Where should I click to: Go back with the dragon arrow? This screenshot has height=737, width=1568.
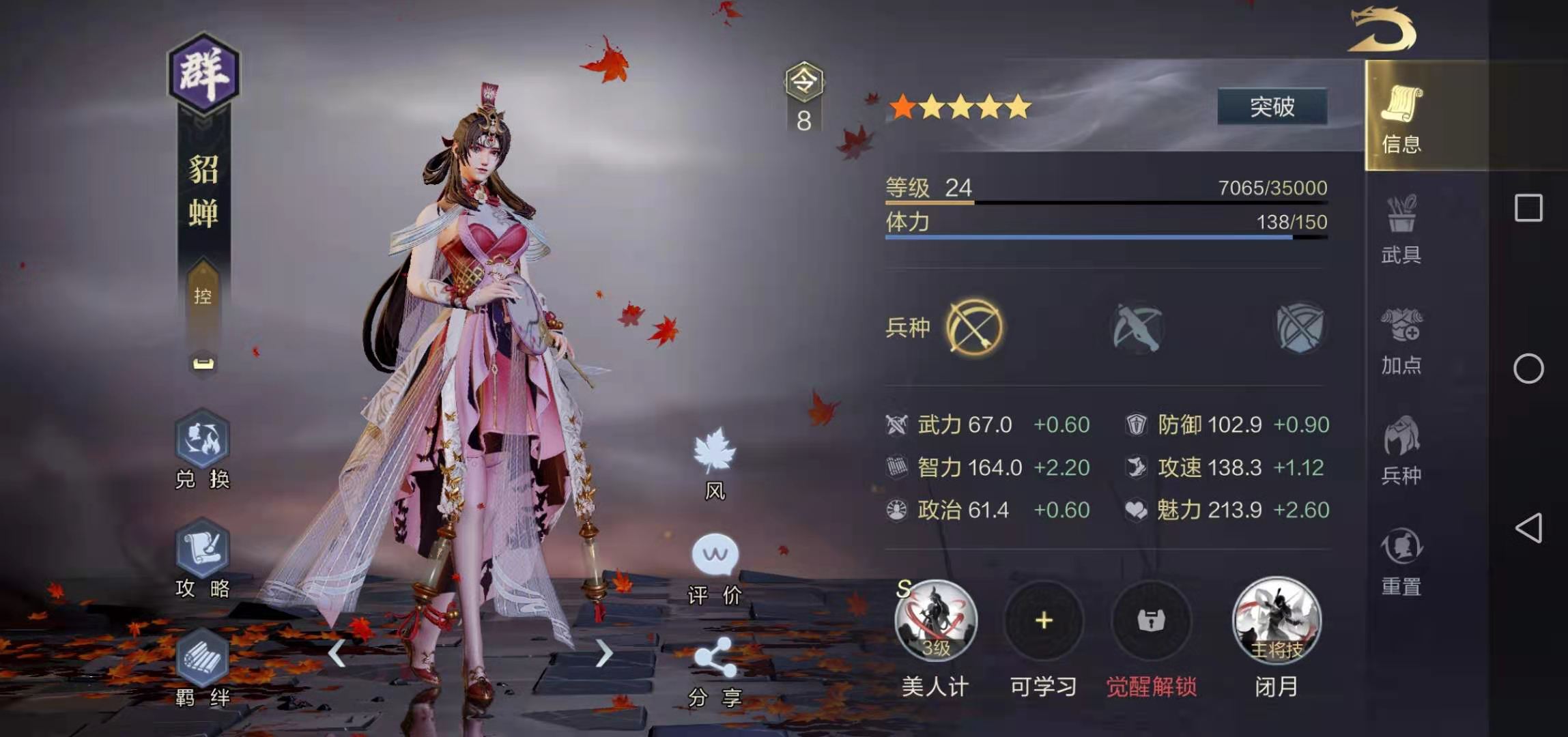click(x=1382, y=29)
